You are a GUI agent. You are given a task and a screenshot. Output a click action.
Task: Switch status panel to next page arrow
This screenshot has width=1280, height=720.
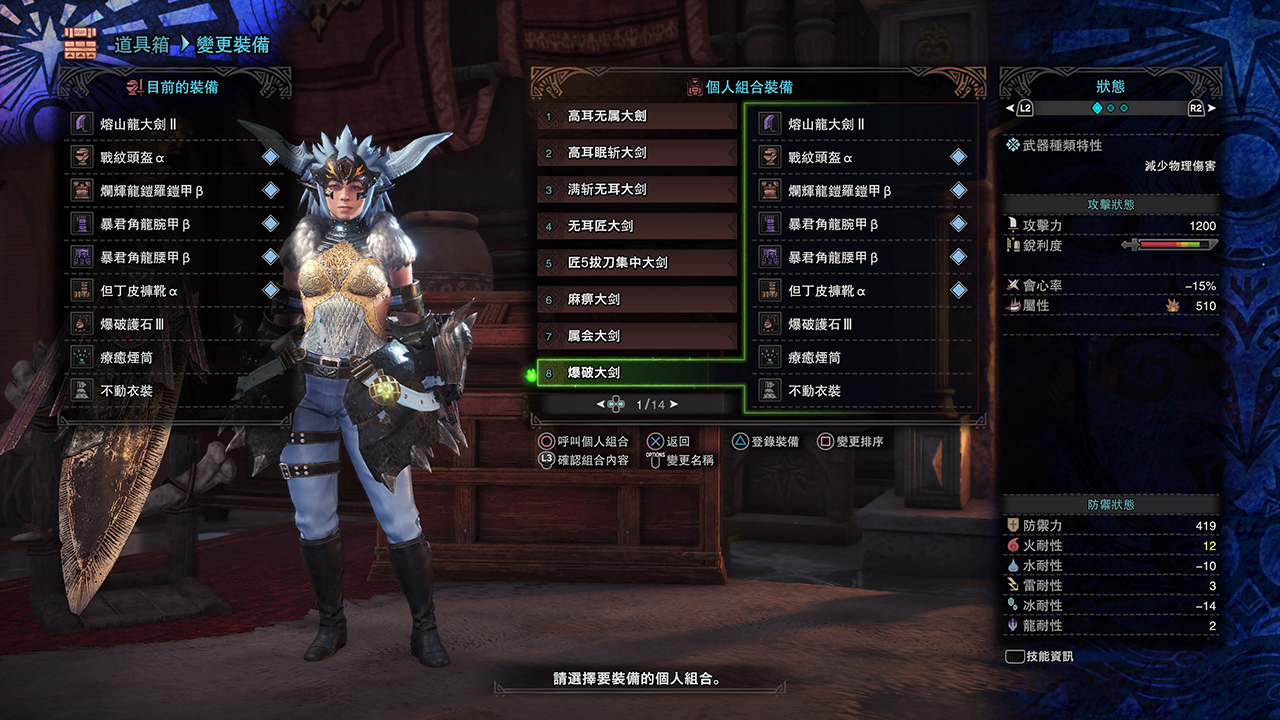1212,108
